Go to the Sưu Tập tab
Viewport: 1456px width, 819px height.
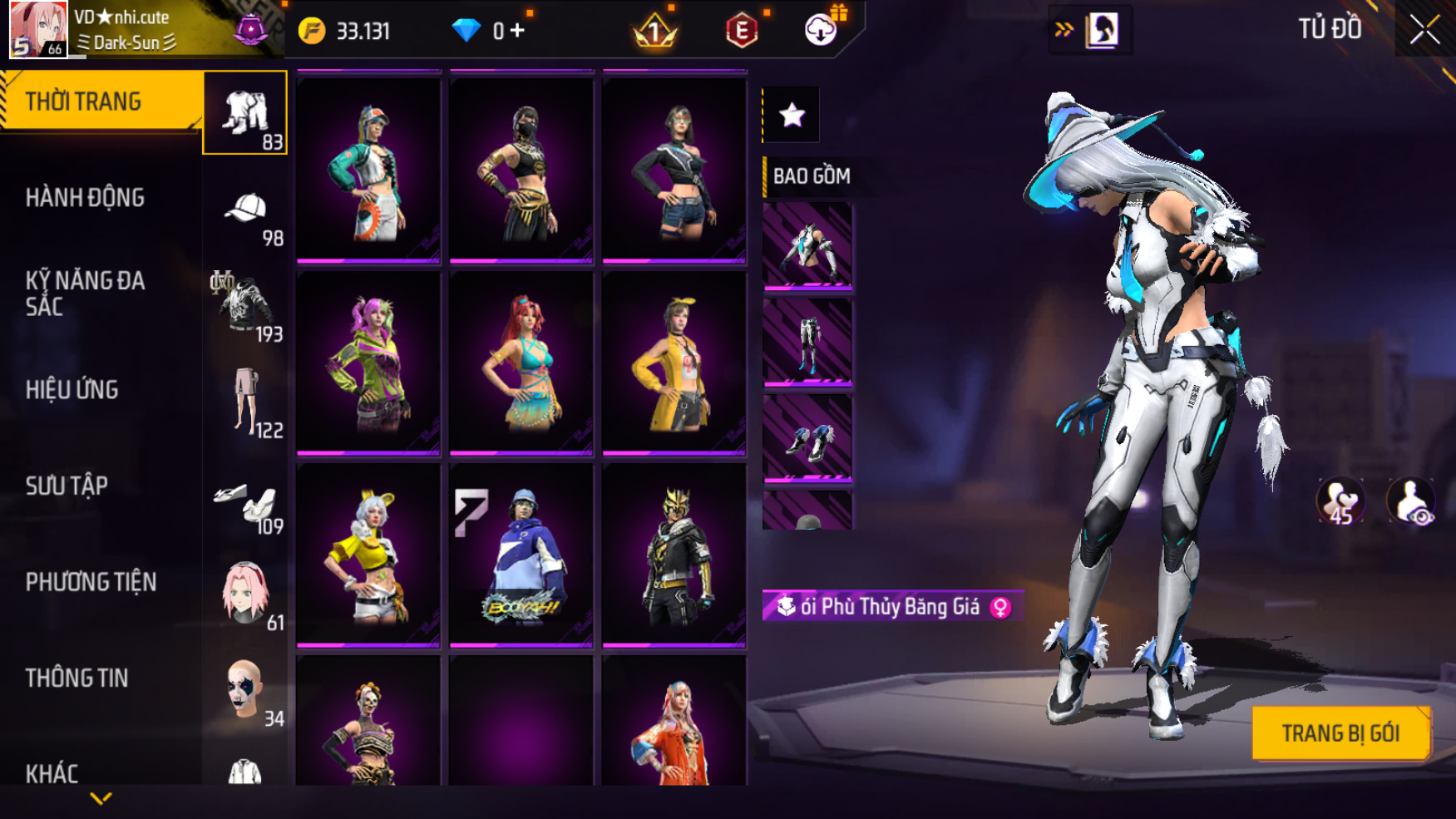(67, 486)
